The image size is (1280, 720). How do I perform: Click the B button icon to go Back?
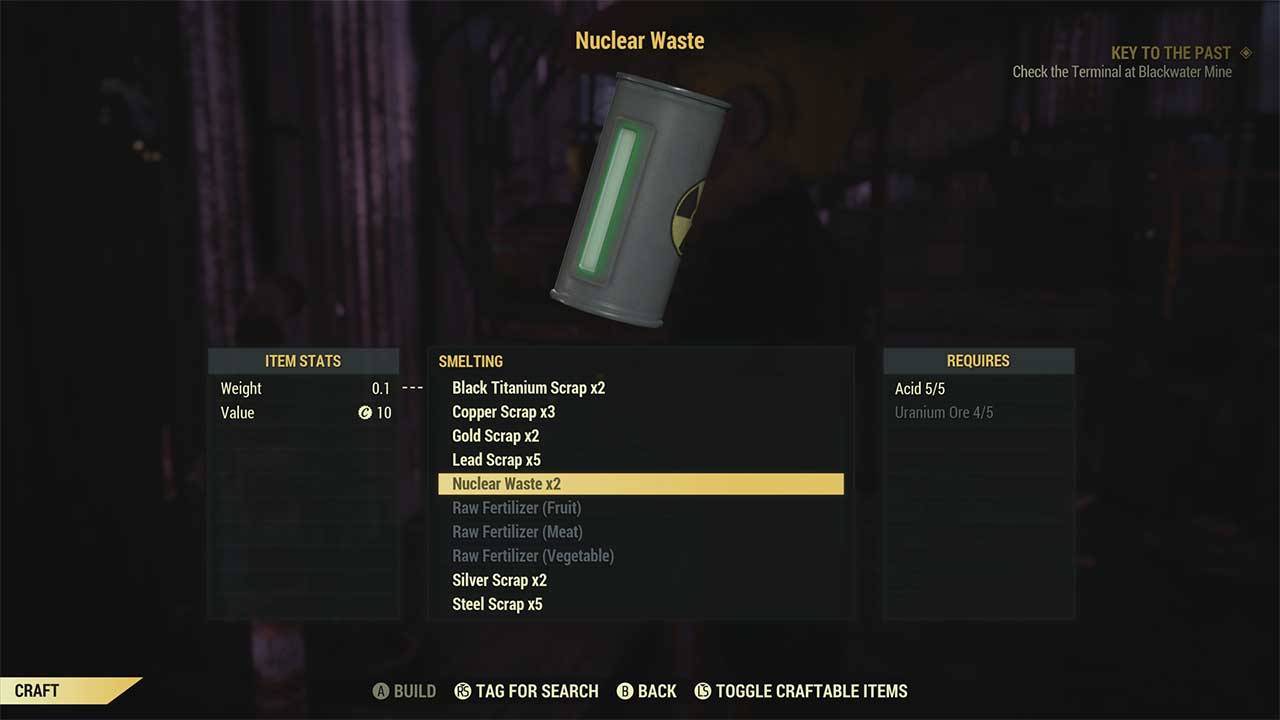[625, 691]
